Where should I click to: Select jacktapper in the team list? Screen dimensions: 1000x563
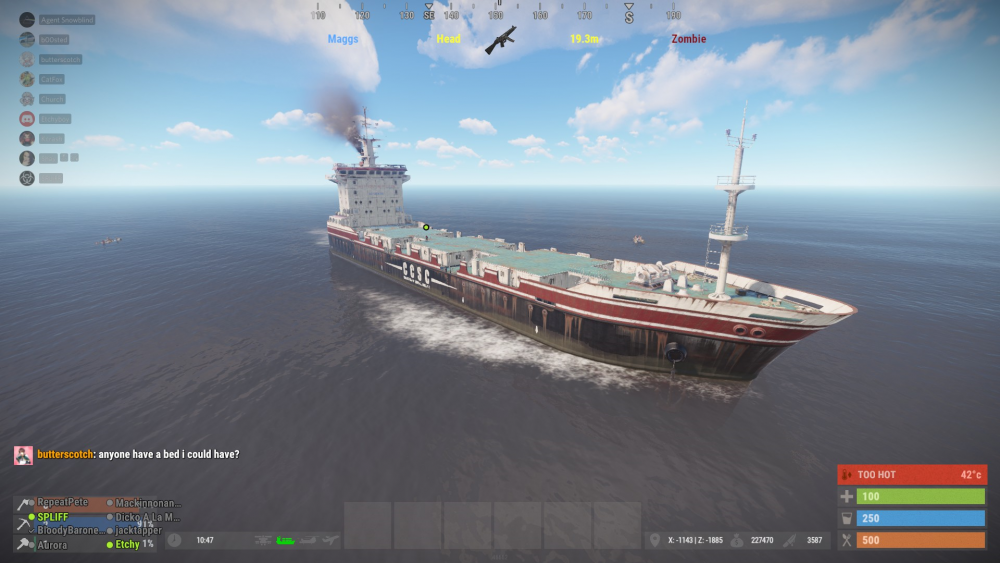coord(138,530)
